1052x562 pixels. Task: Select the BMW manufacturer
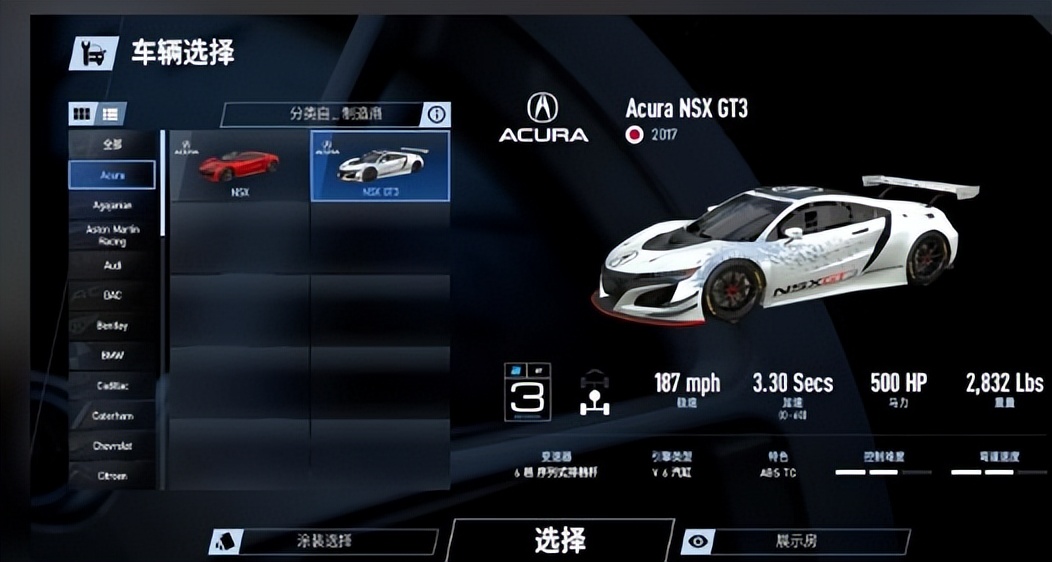click(x=112, y=355)
